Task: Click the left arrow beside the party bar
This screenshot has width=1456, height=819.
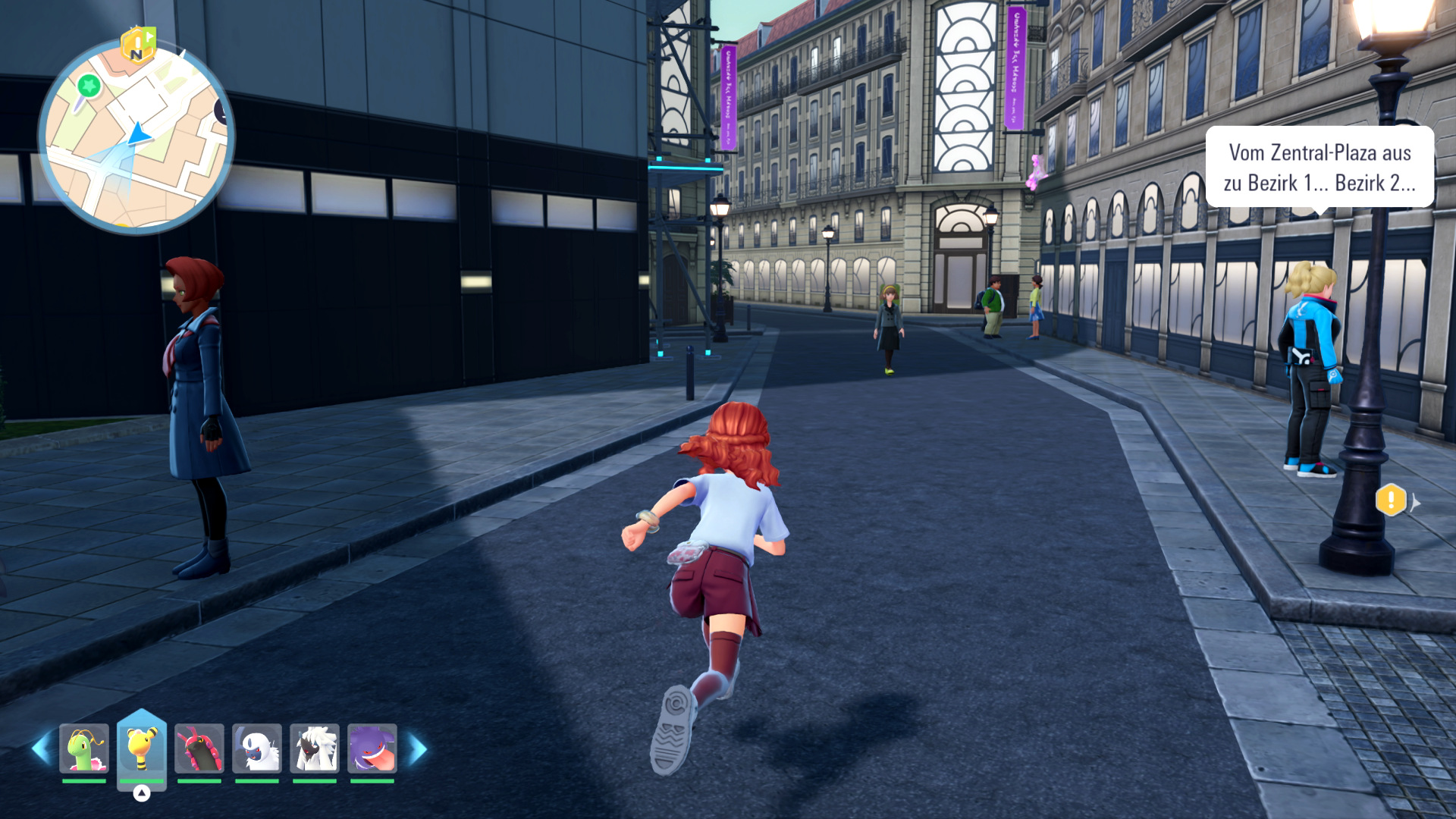Action: tap(41, 749)
